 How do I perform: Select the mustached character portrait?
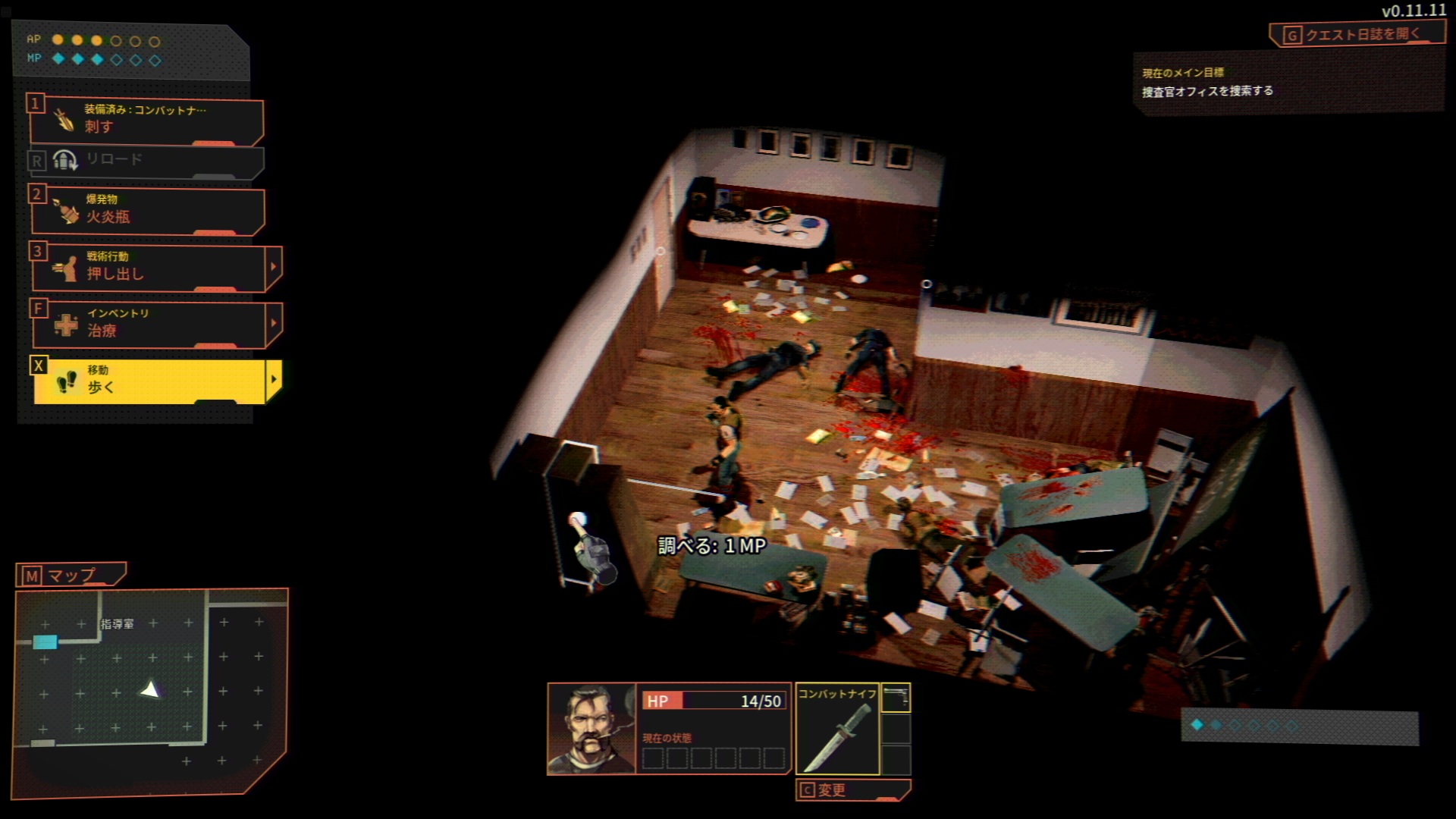(x=591, y=729)
